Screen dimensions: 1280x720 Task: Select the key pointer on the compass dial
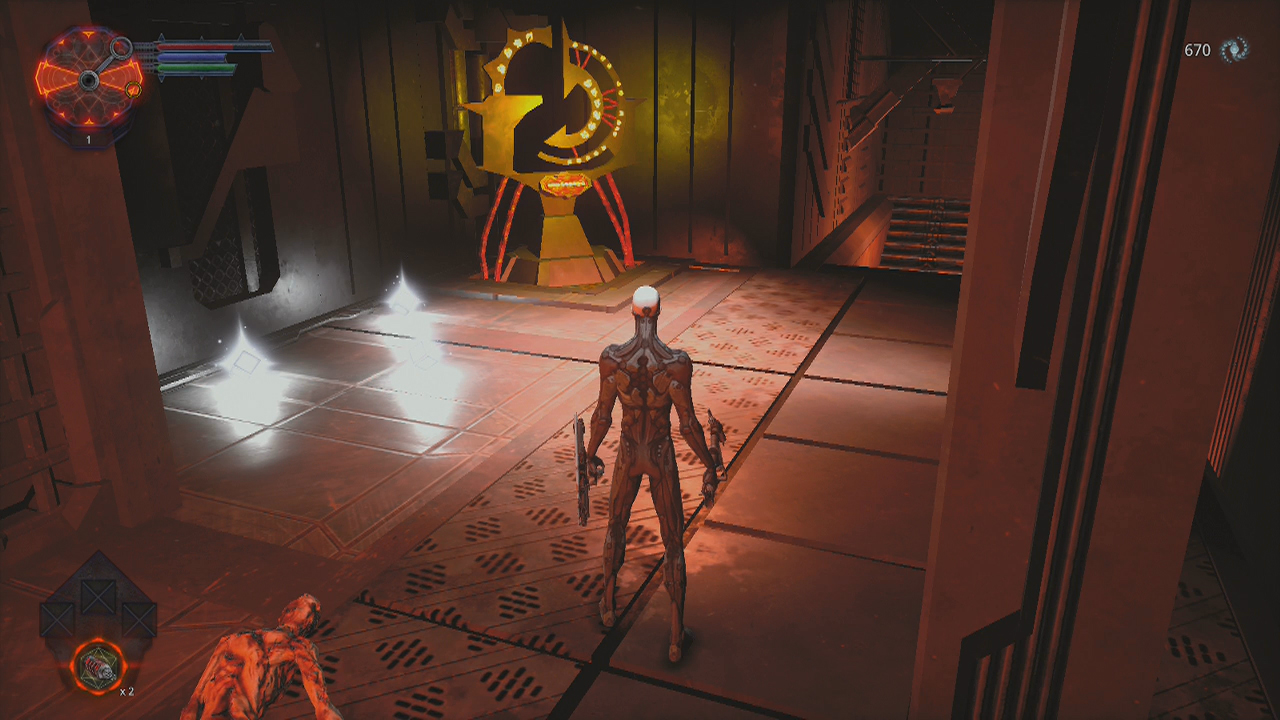tap(119, 46)
